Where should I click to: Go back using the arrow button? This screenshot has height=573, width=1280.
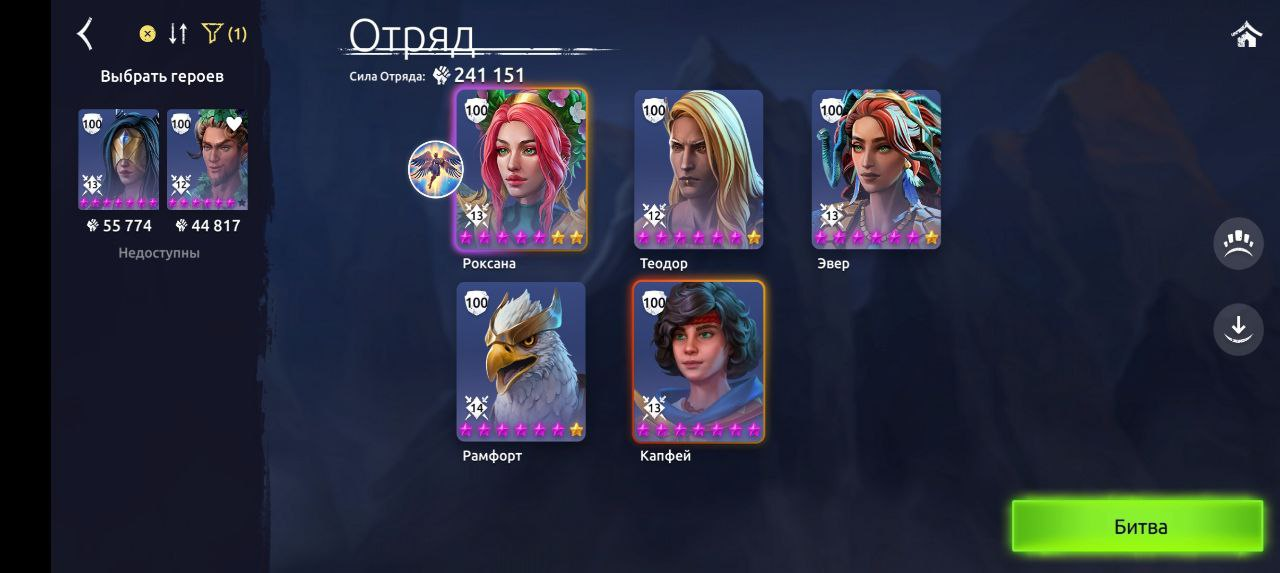pyautogui.click(x=86, y=34)
